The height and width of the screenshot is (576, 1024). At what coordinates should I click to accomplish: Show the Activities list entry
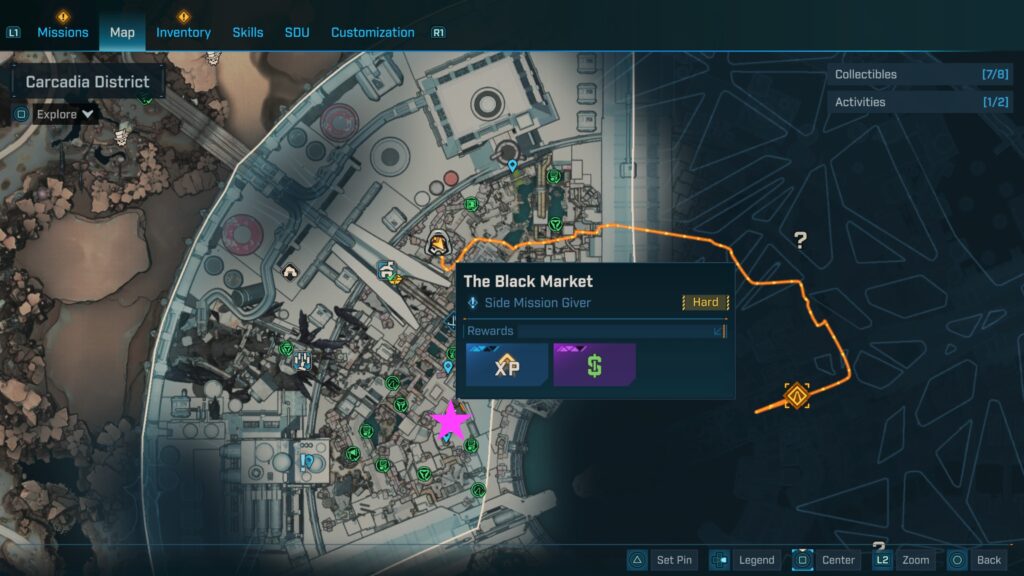click(x=922, y=102)
